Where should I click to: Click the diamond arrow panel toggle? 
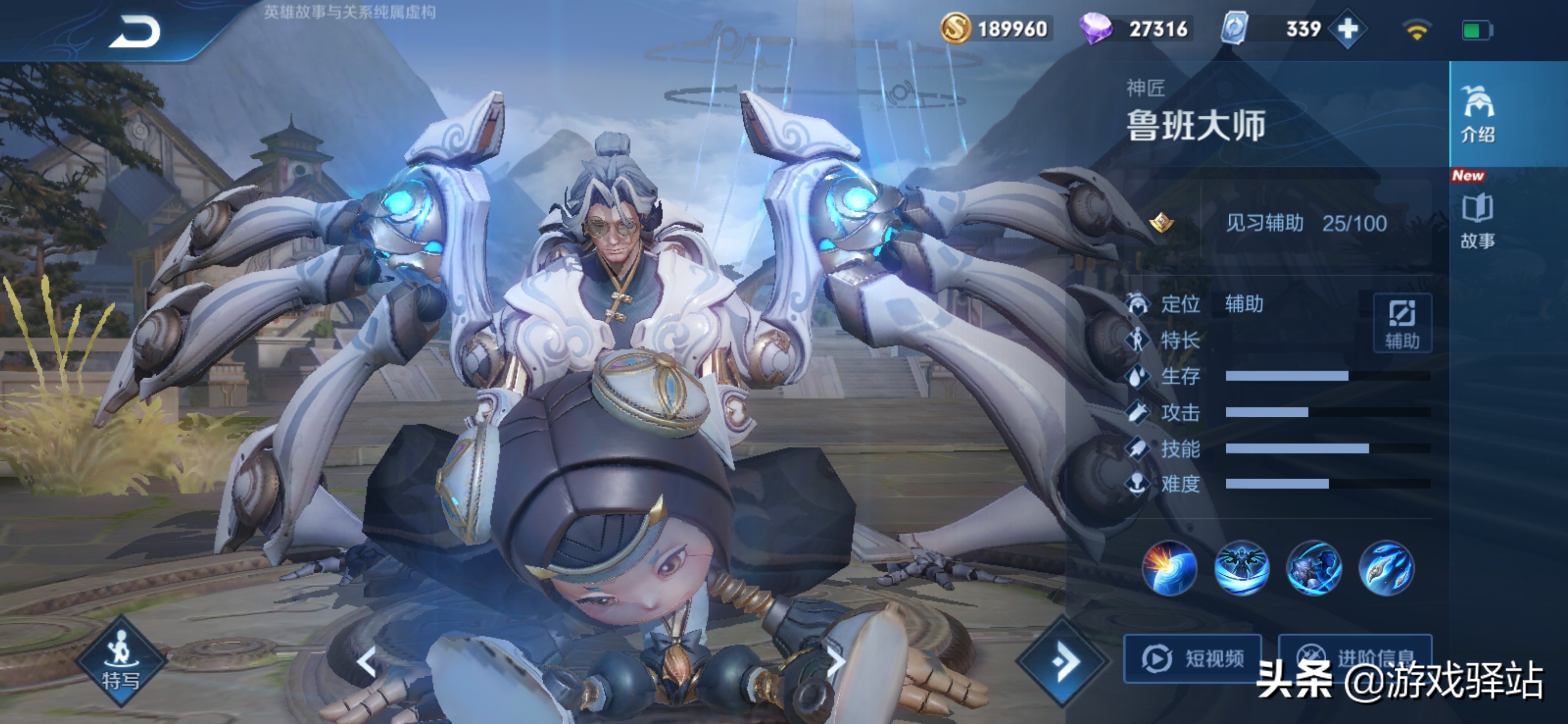click(x=1063, y=661)
